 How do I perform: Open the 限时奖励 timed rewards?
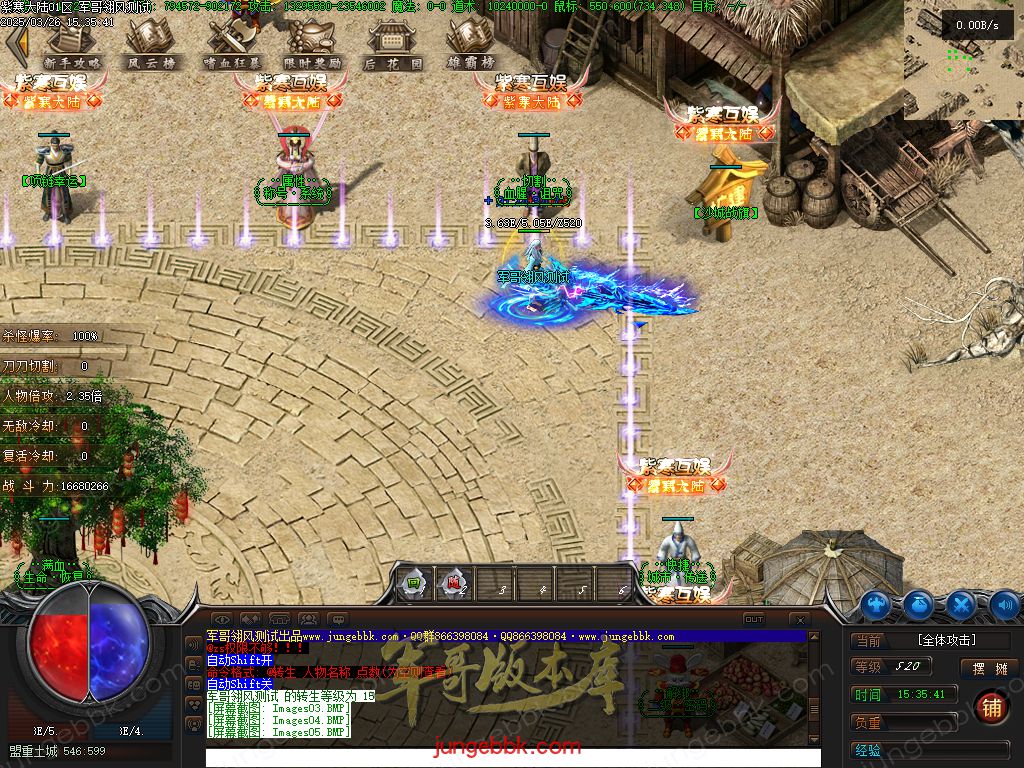(x=312, y=43)
